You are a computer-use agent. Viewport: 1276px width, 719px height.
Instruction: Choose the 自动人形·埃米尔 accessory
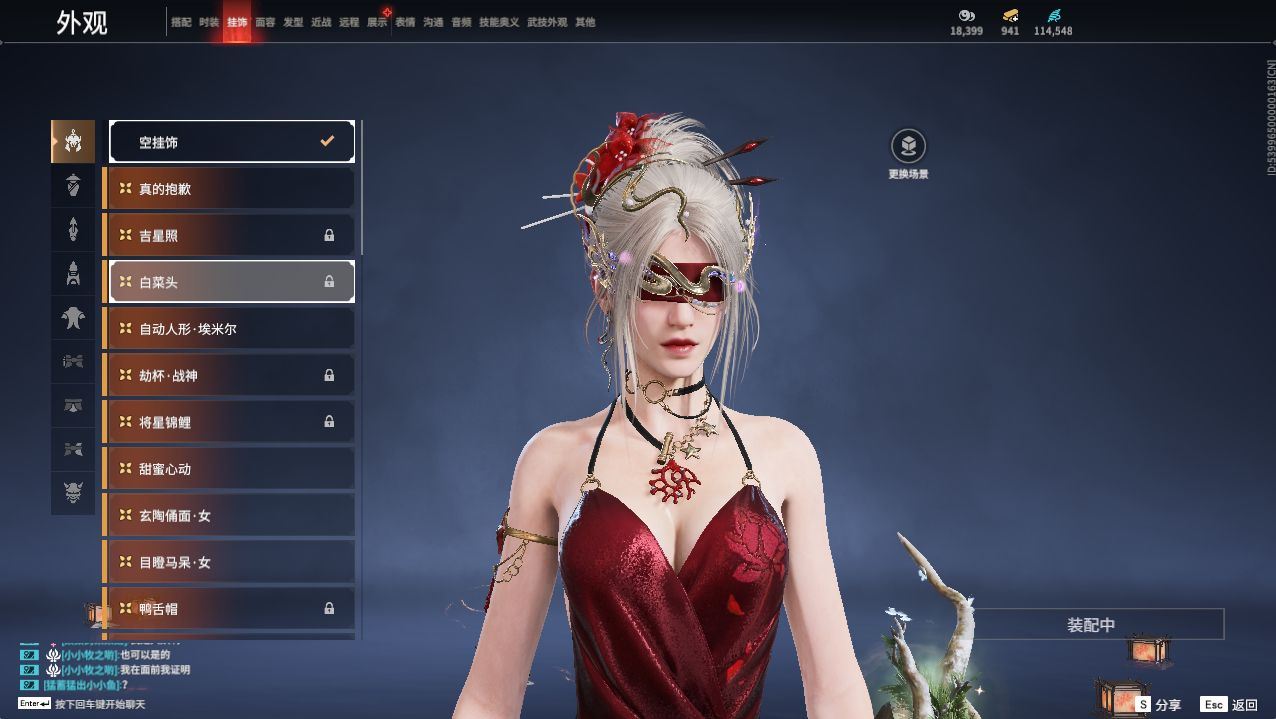point(232,328)
